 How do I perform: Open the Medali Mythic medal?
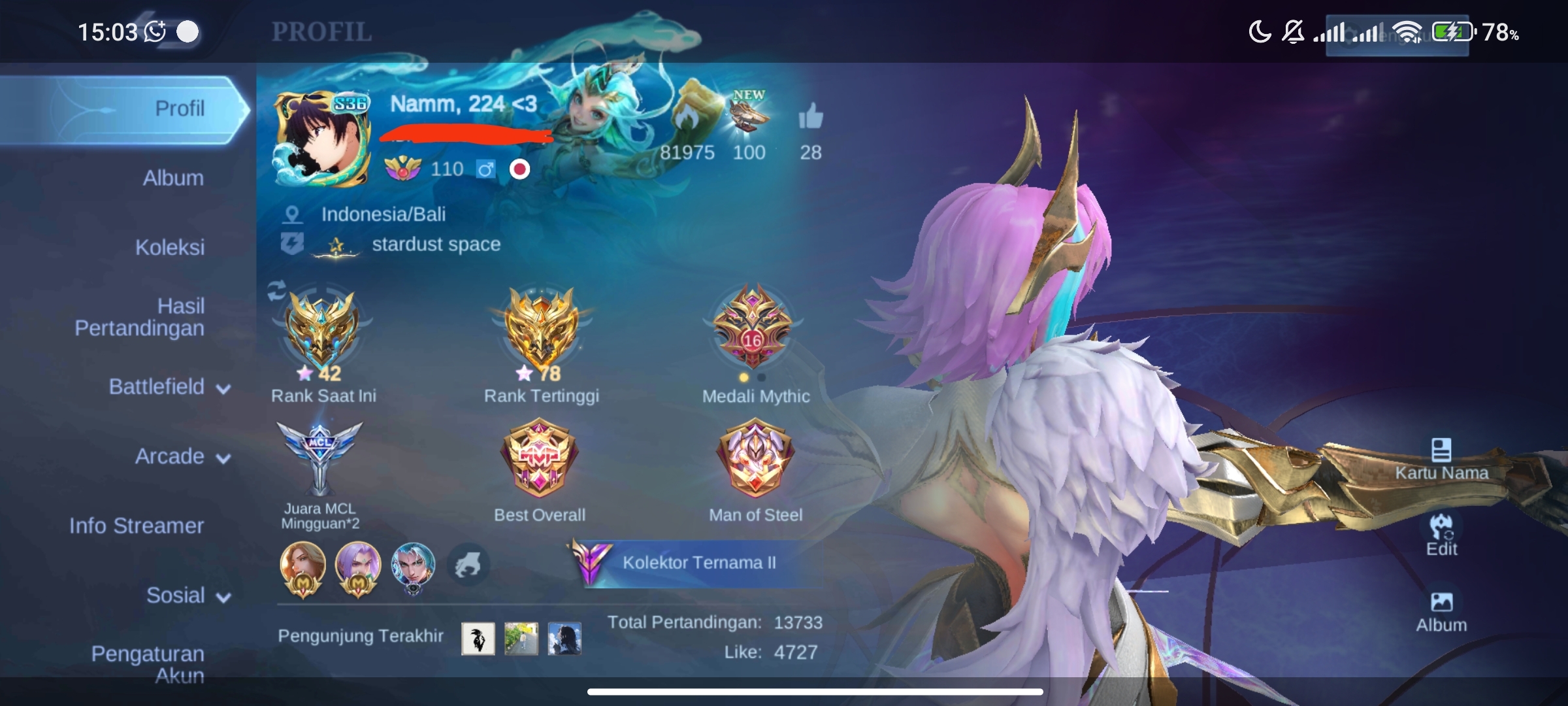point(753,327)
